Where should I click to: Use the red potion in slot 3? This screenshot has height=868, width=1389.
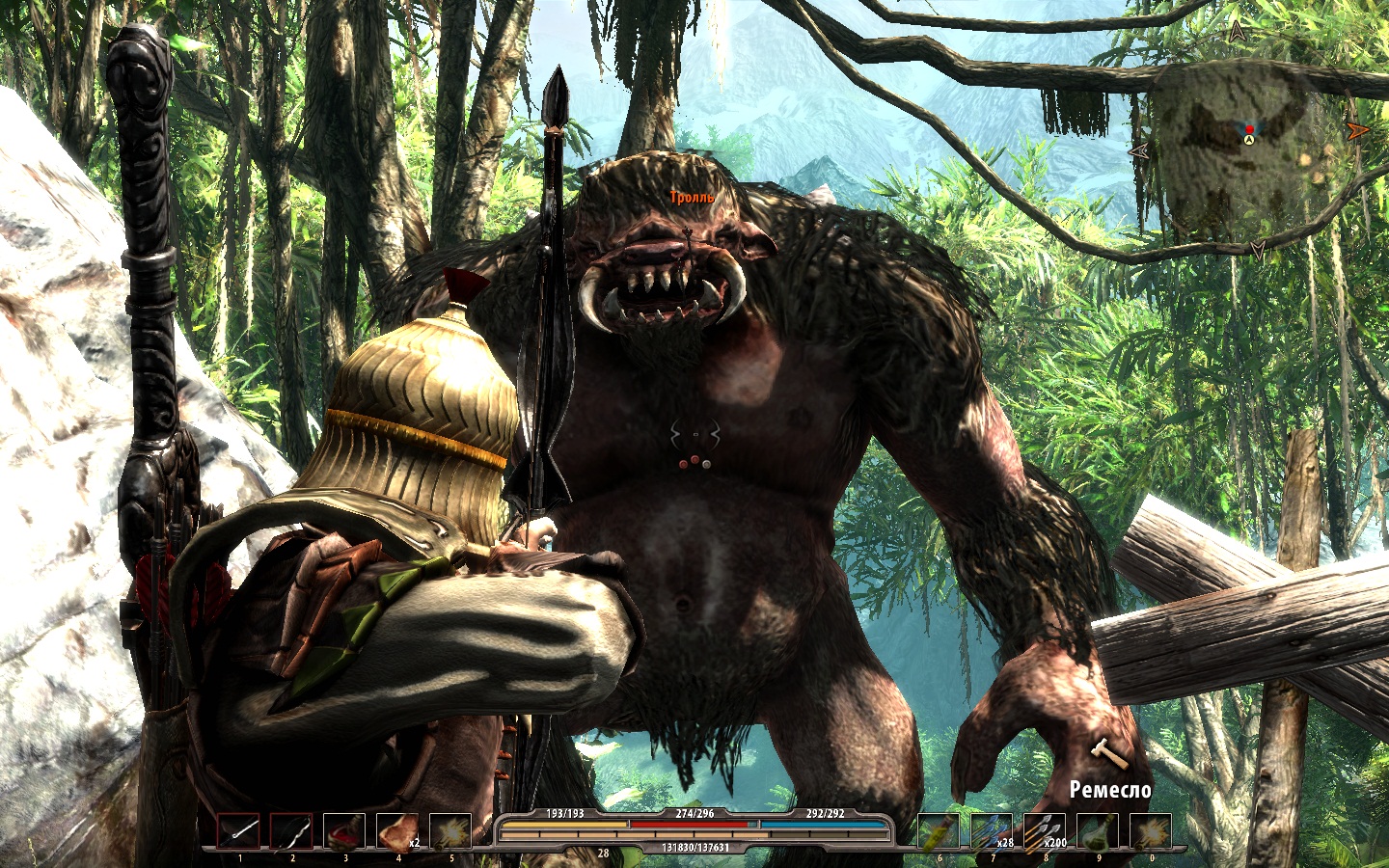coord(344,831)
